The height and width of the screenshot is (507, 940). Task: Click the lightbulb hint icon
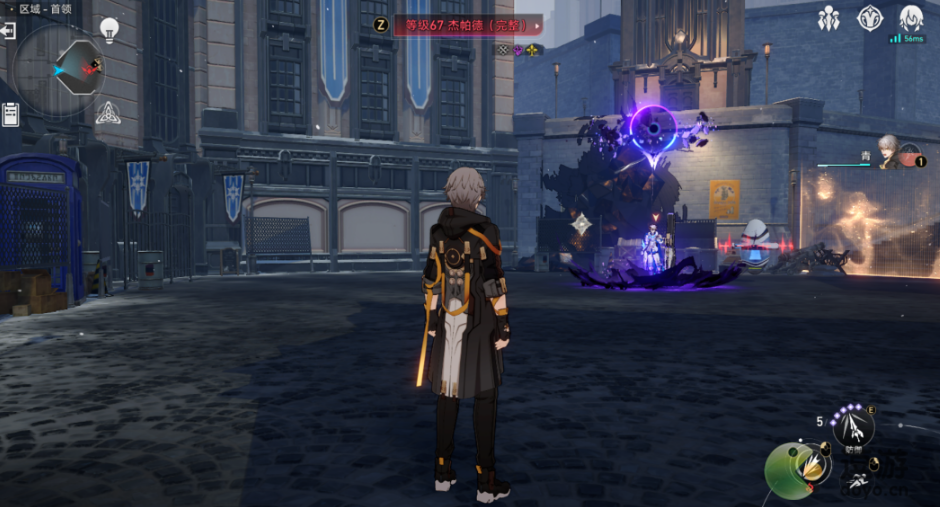point(109,29)
